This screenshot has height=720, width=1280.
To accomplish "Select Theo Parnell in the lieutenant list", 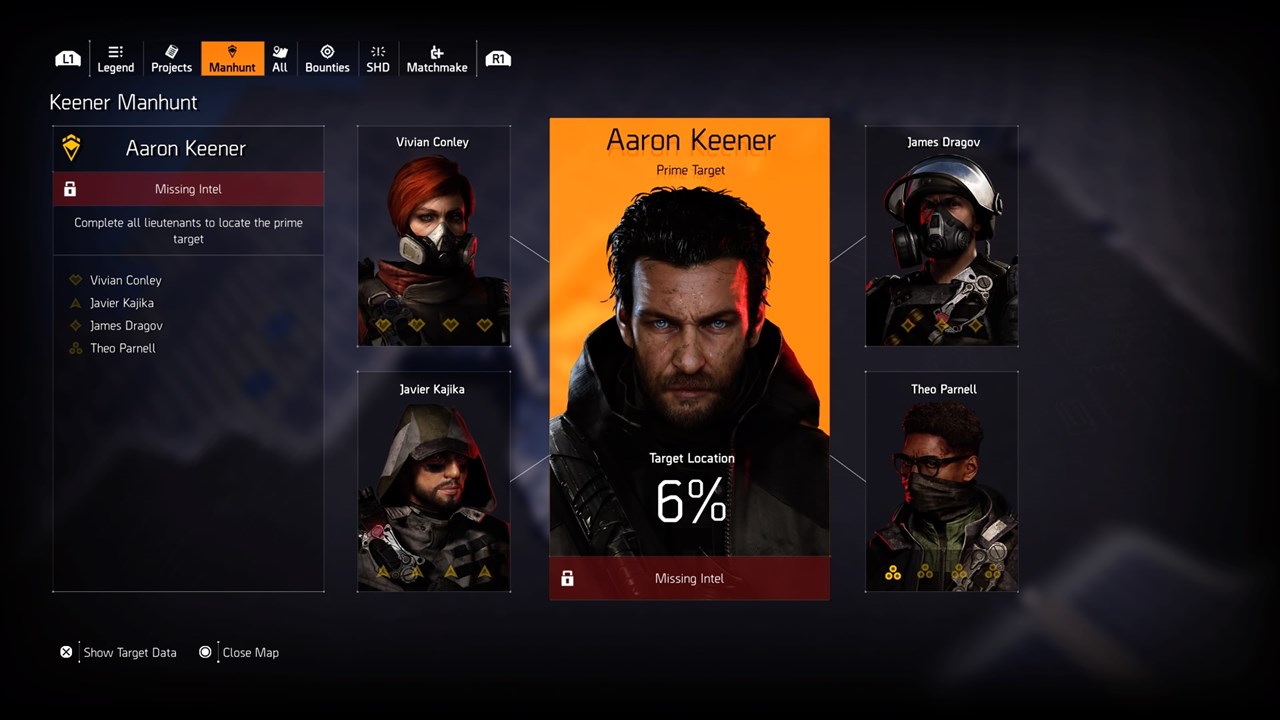I will pos(122,348).
